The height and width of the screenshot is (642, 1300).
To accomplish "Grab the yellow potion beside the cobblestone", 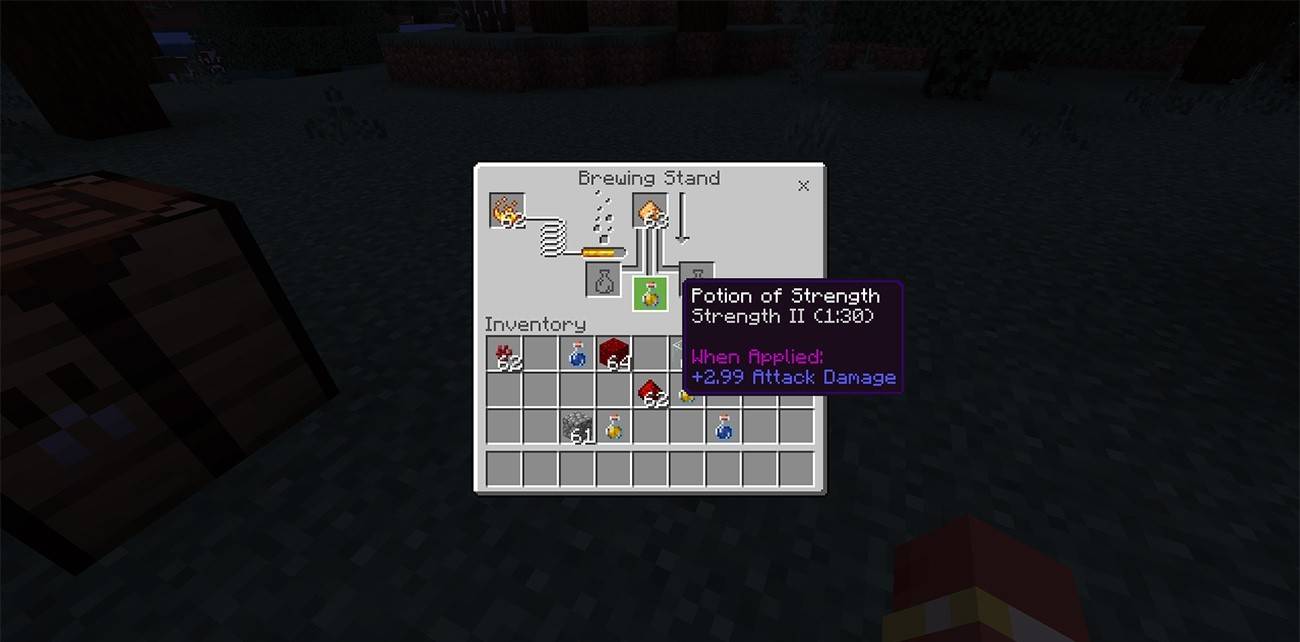I will 614,427.
